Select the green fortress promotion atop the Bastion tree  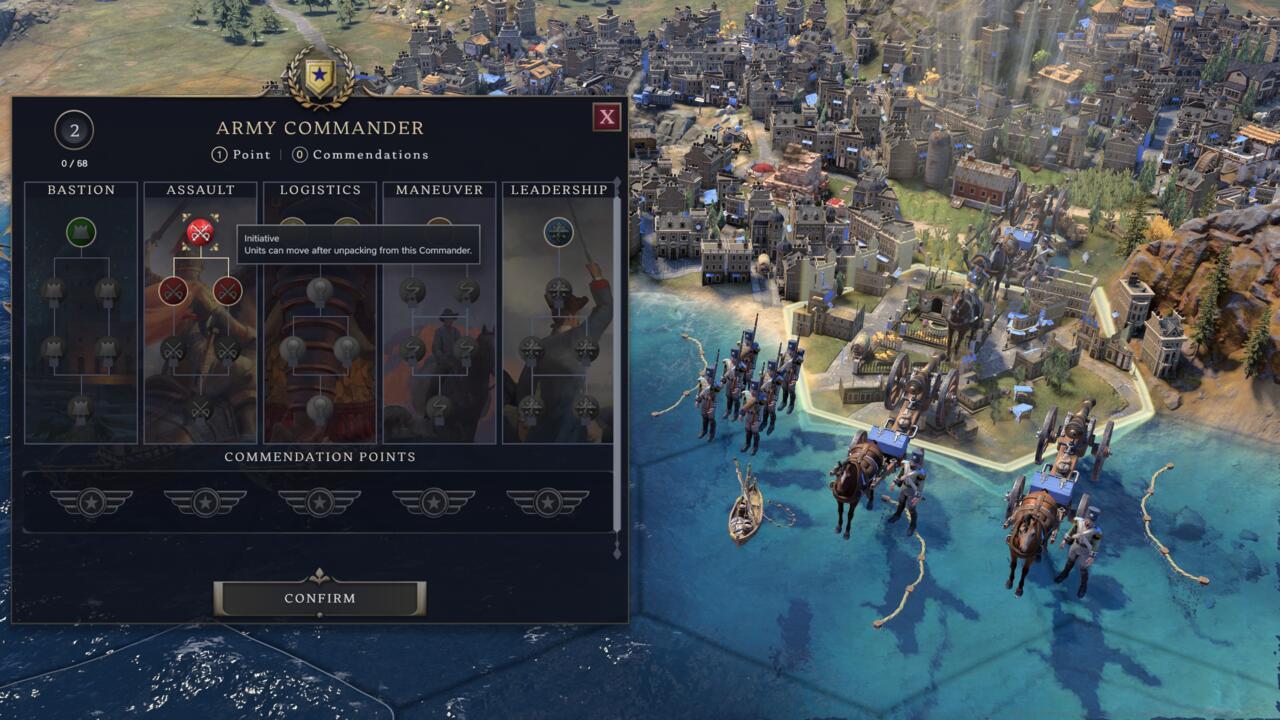(82, 232)
